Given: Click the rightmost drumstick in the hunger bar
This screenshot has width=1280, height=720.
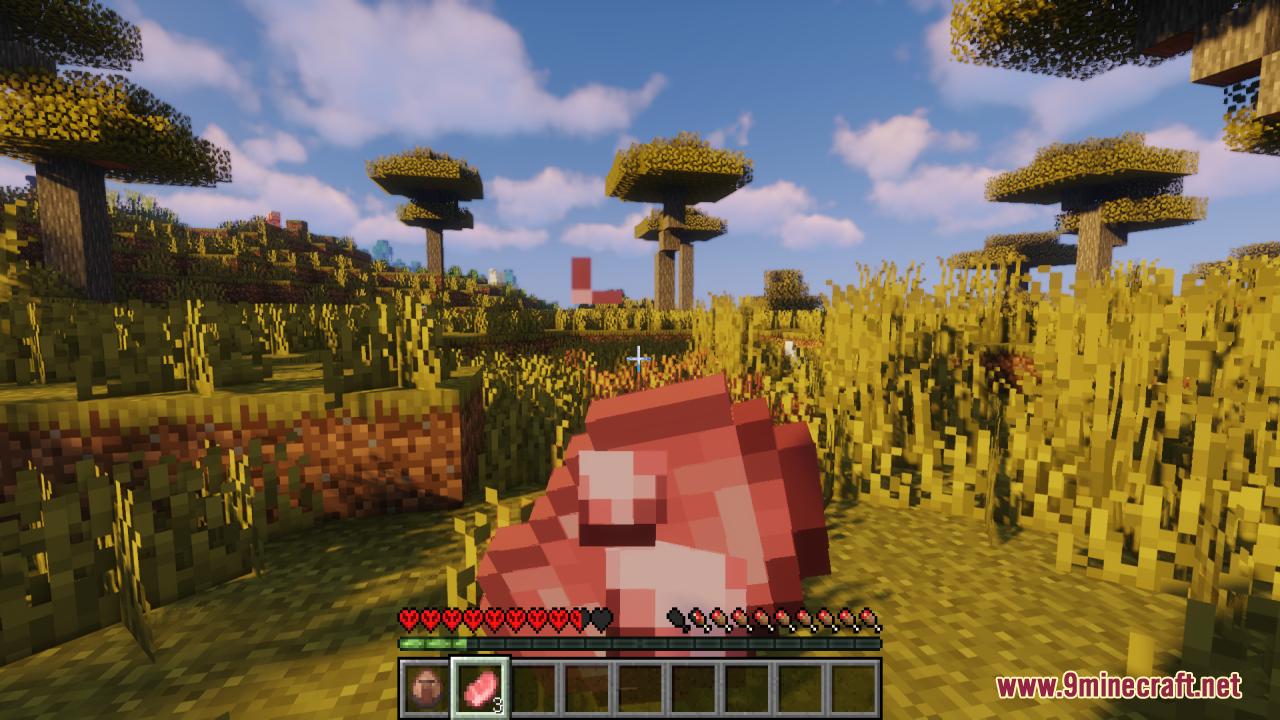Looking at the screenshot, I should point(867,618).
